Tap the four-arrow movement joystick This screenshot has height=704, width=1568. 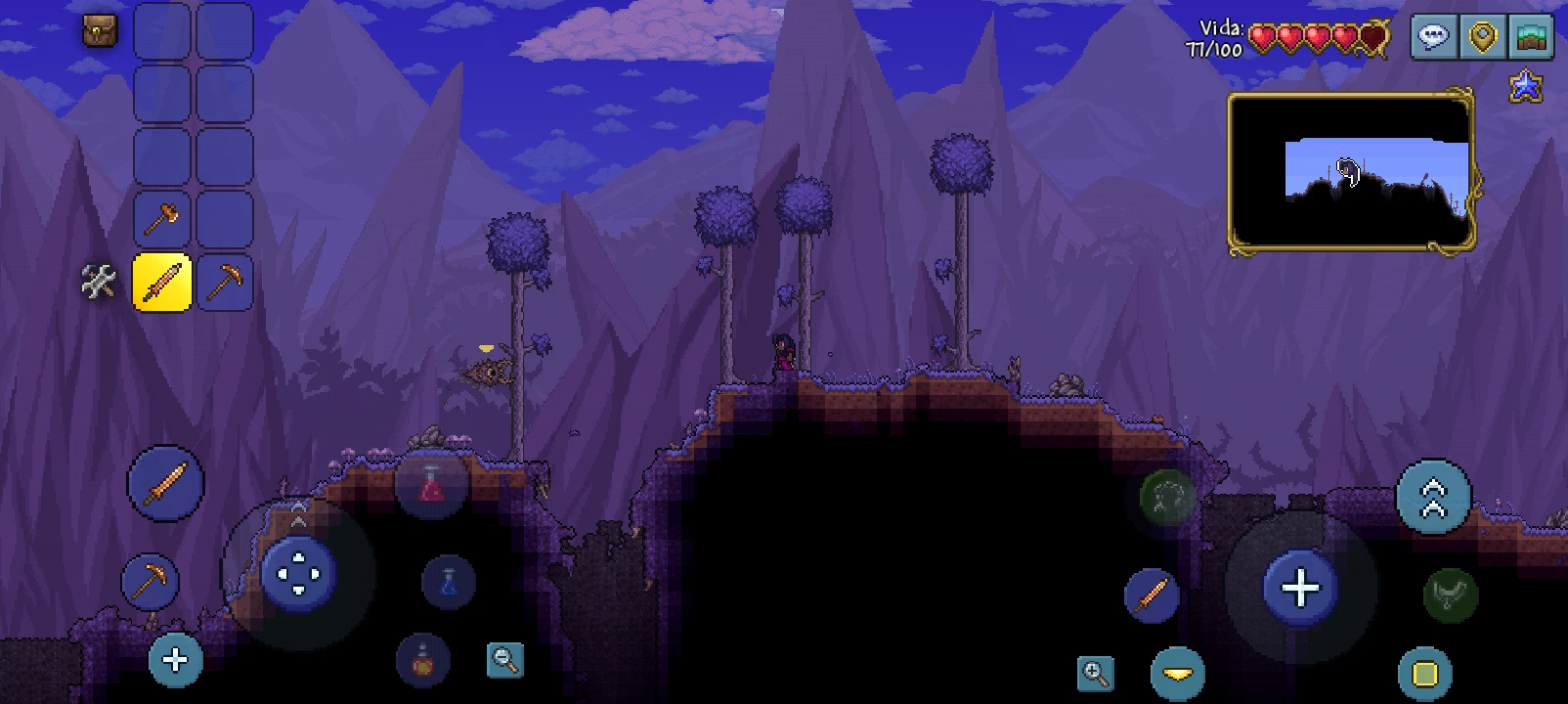[298, 574]
